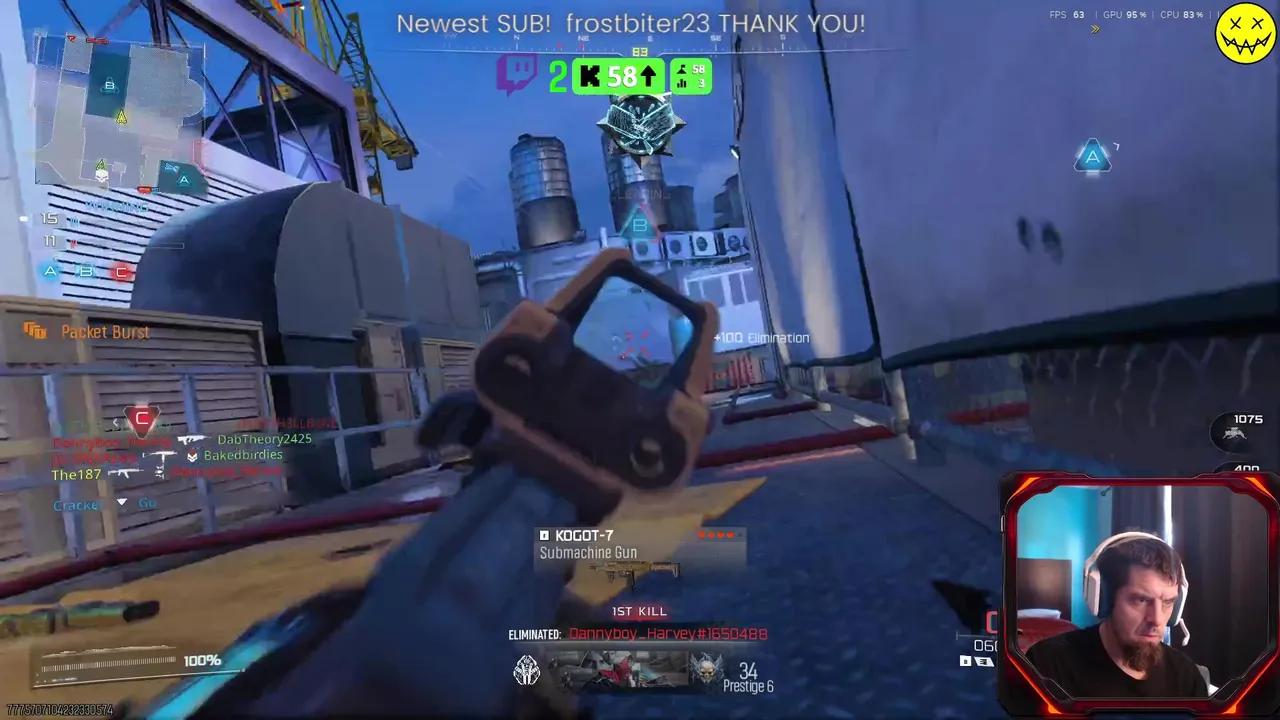Click the clan emblem left of the calling card

(x=526, y=670)
